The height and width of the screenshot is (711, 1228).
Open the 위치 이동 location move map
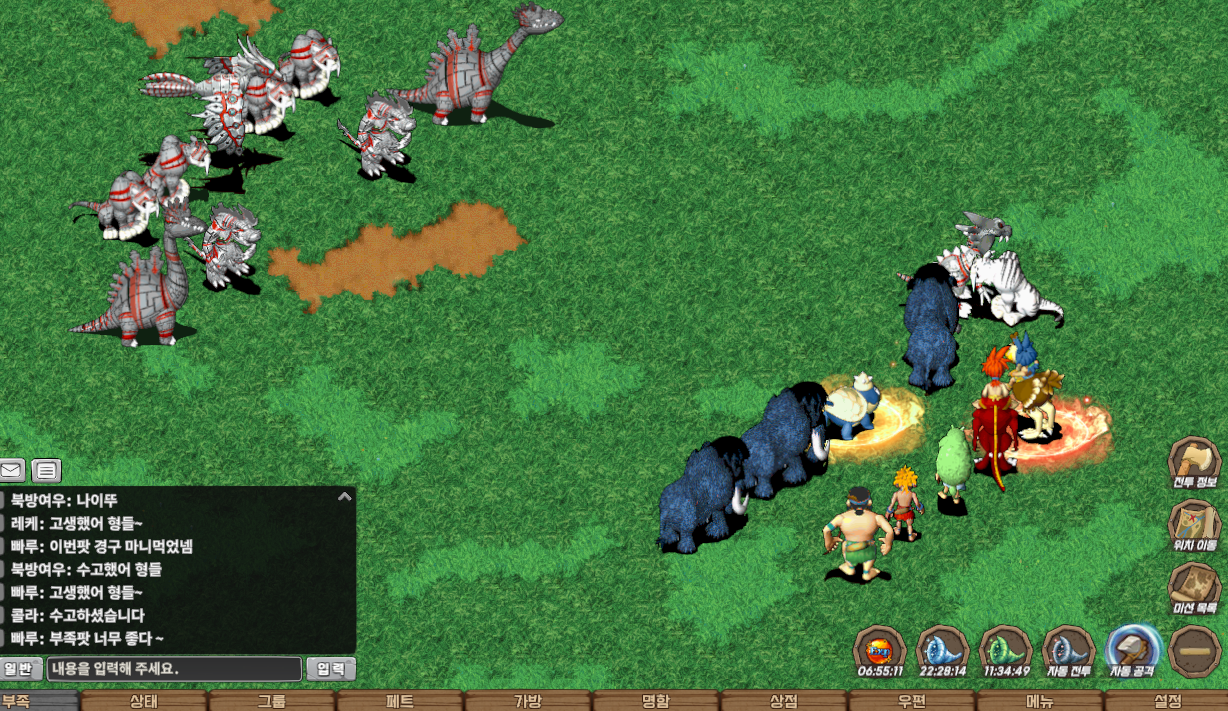point(1194,525)
